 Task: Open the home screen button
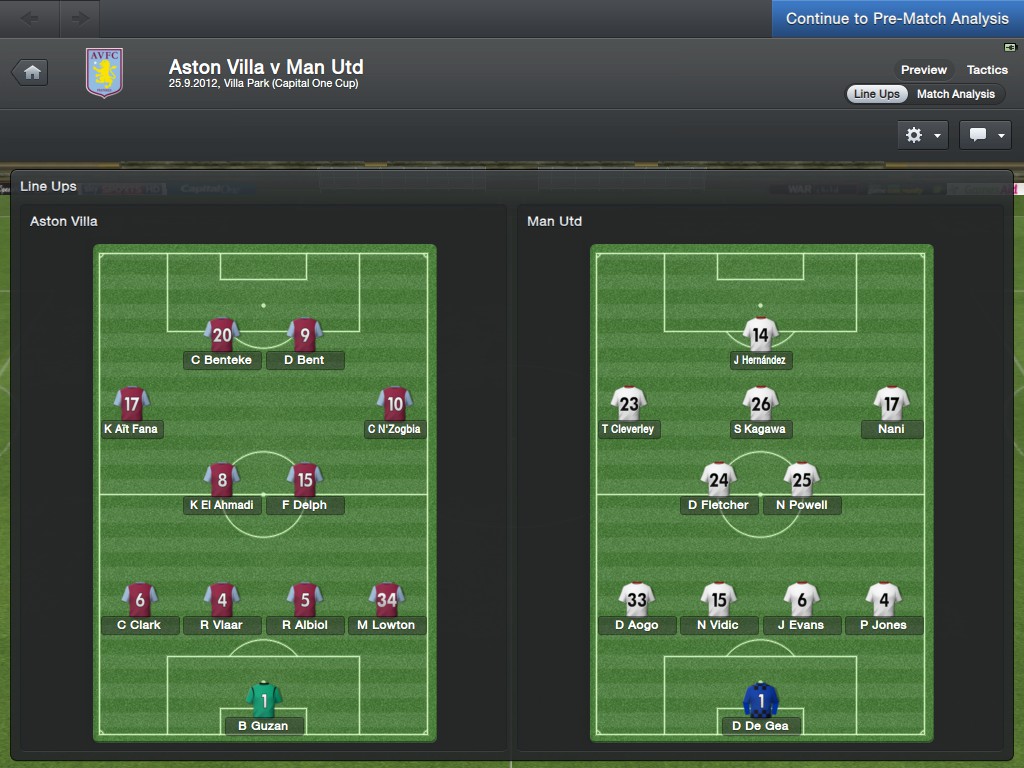pos(31,72)
